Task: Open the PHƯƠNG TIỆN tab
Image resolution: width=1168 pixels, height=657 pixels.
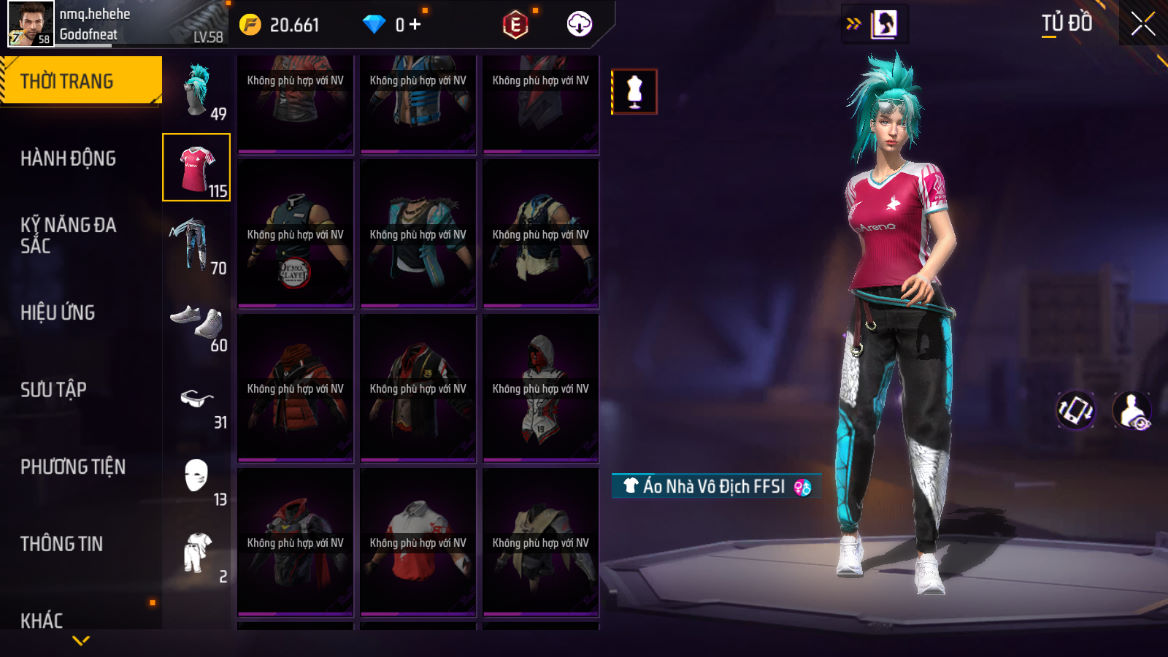Action: click(73, 466)
